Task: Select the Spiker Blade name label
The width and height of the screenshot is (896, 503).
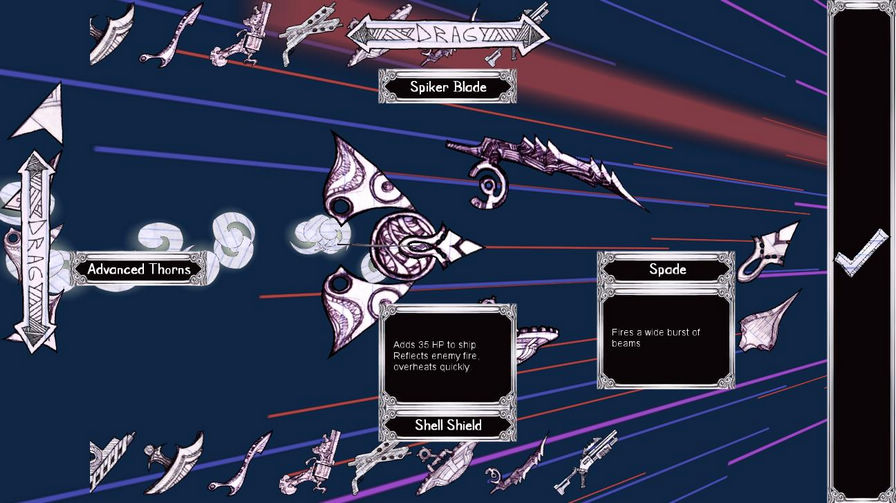Action: click(x=448, y=87)
